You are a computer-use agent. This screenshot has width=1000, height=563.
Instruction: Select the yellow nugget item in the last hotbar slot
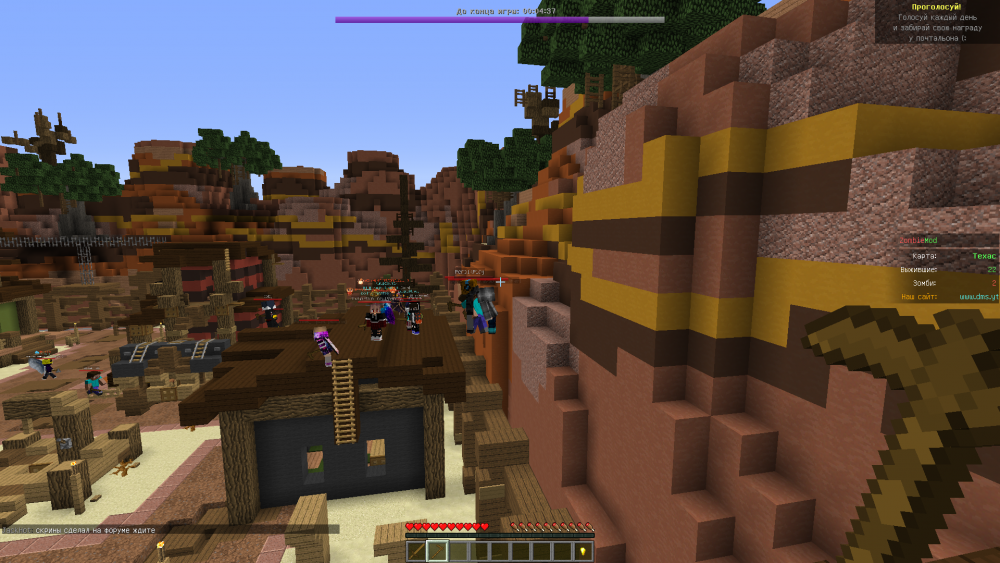pos(584,551)
